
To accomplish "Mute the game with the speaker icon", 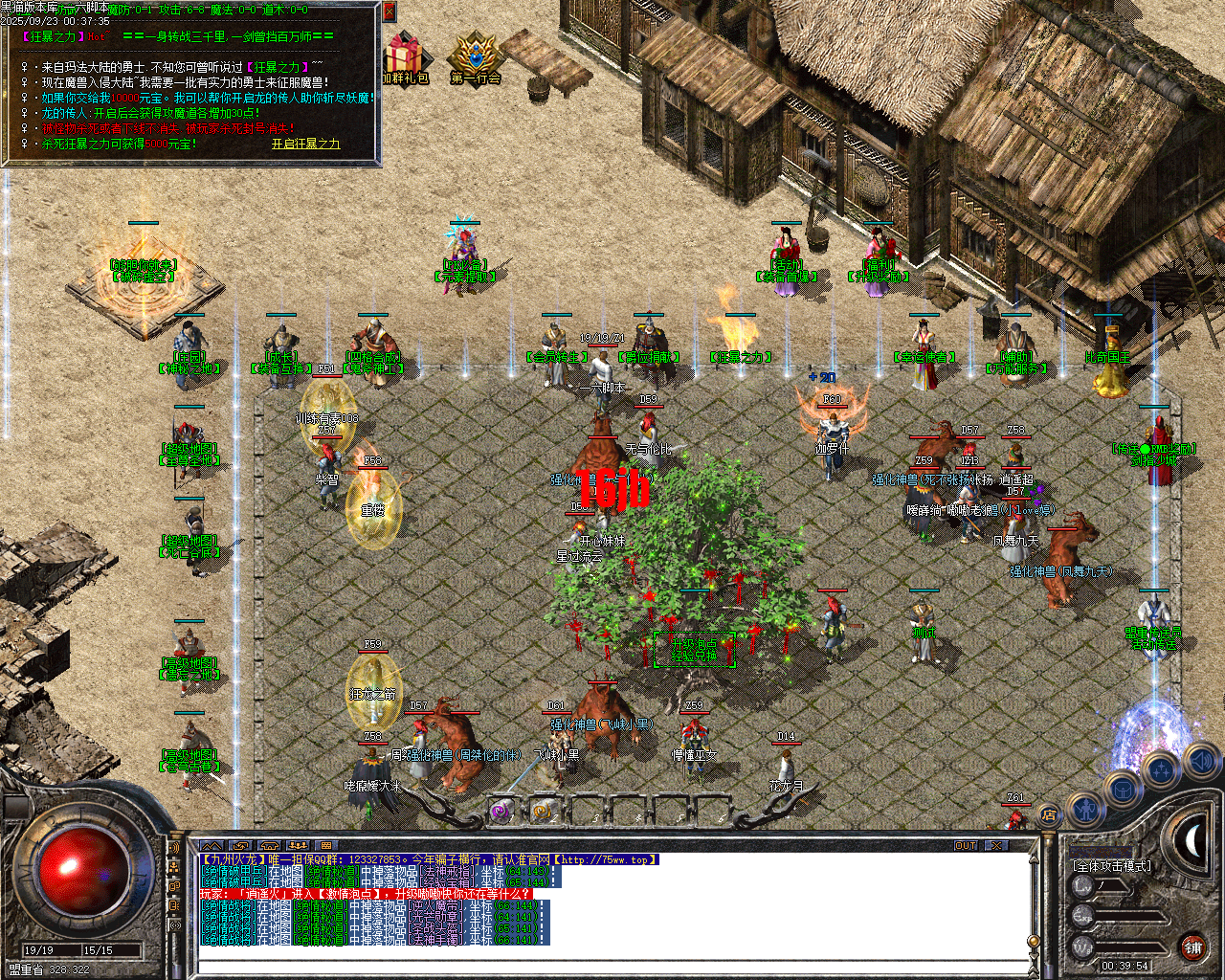I will click(1201, 762).
